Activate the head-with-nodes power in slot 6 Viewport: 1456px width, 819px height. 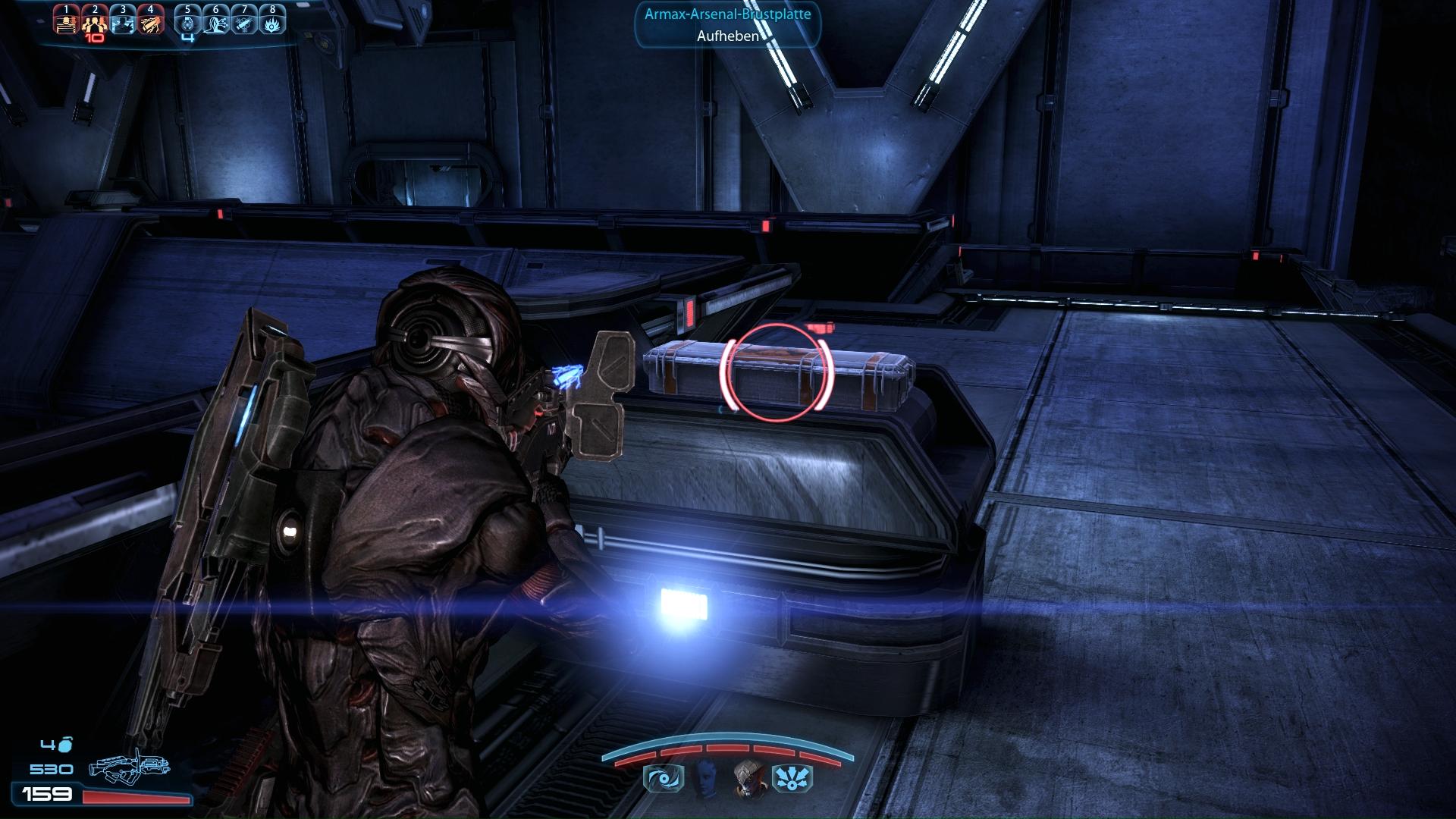coord(216,24)
